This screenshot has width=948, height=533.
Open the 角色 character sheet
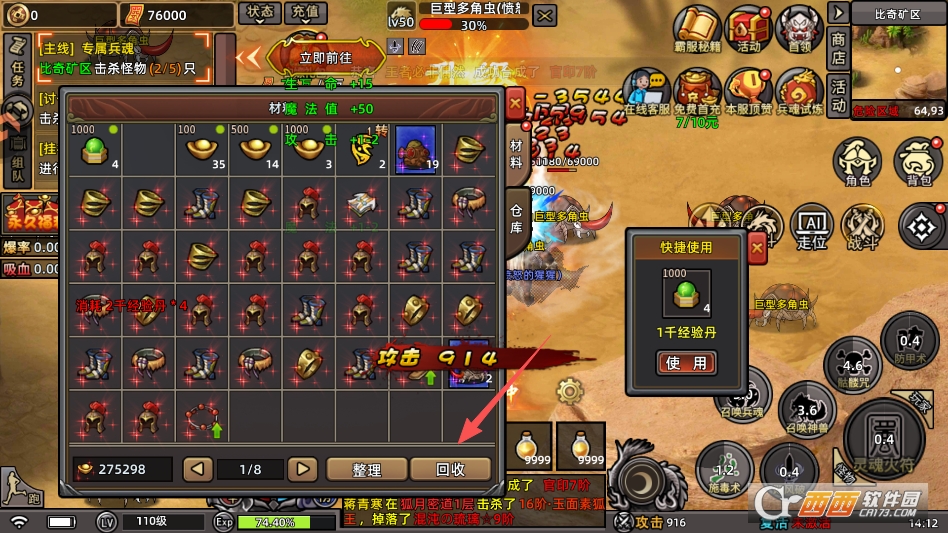858,161
